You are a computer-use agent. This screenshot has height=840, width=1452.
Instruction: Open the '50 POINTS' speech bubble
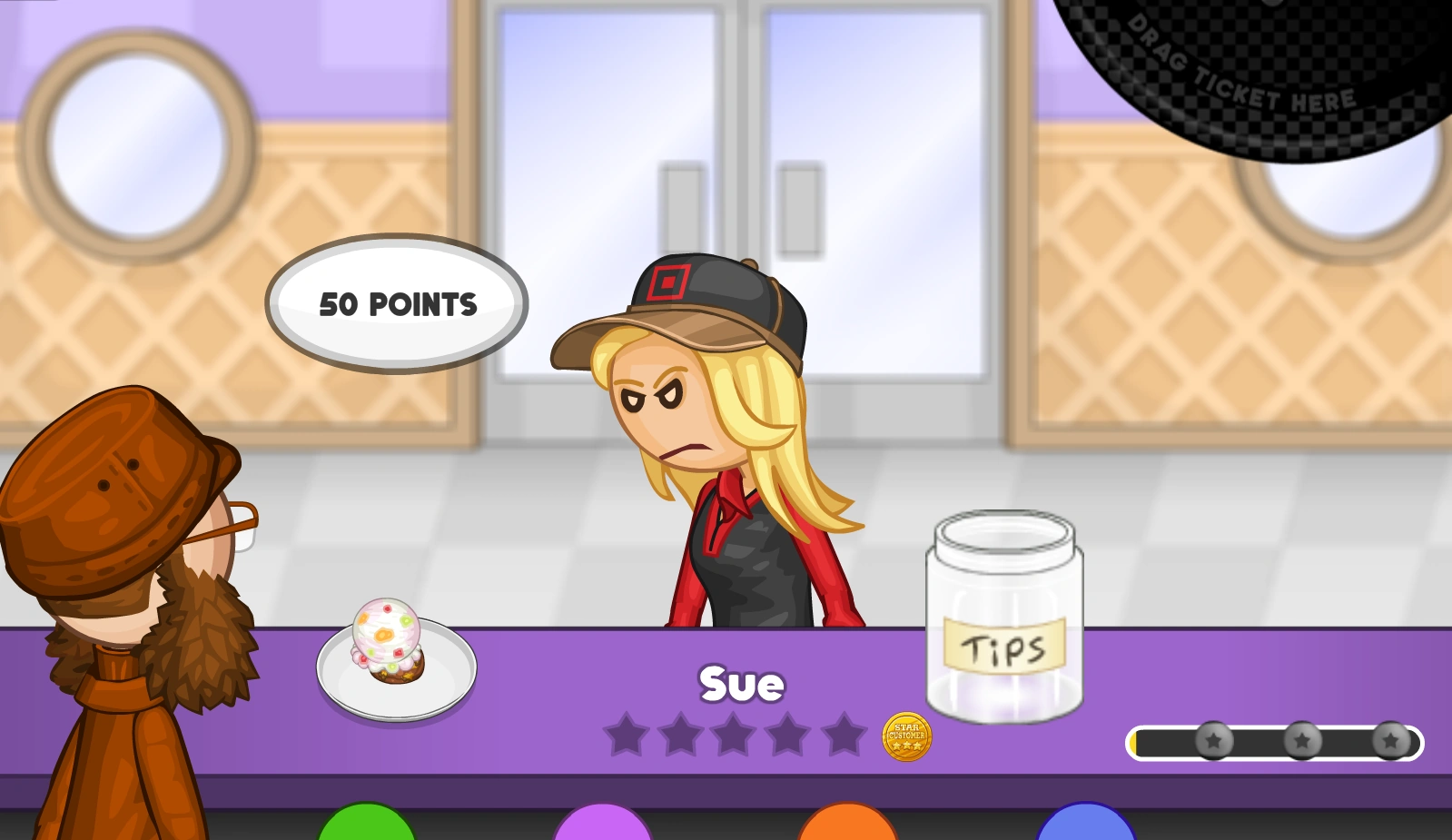tap(398, 303)
